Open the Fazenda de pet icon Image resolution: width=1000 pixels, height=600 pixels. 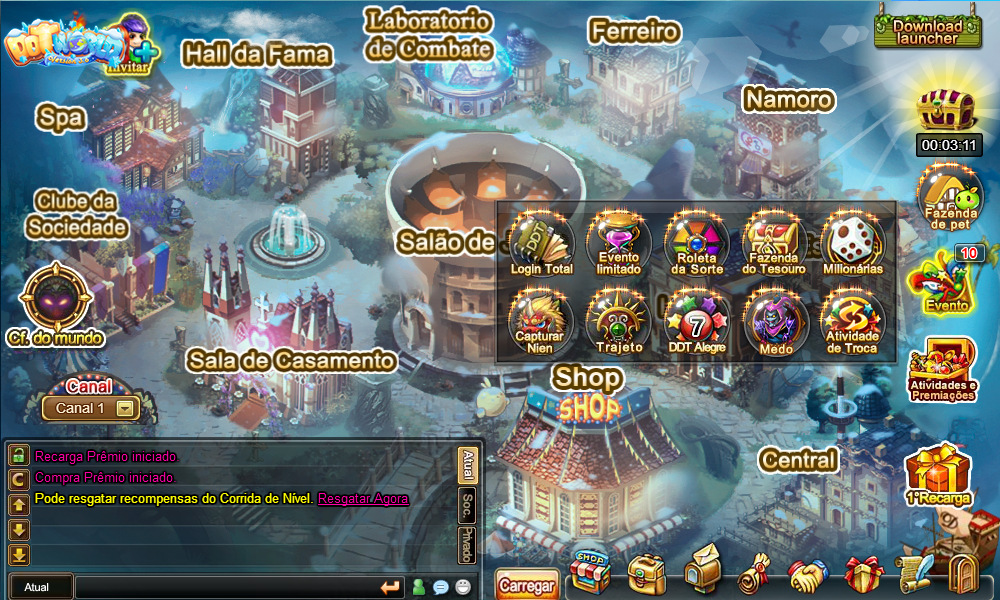[x=950, y=197]
